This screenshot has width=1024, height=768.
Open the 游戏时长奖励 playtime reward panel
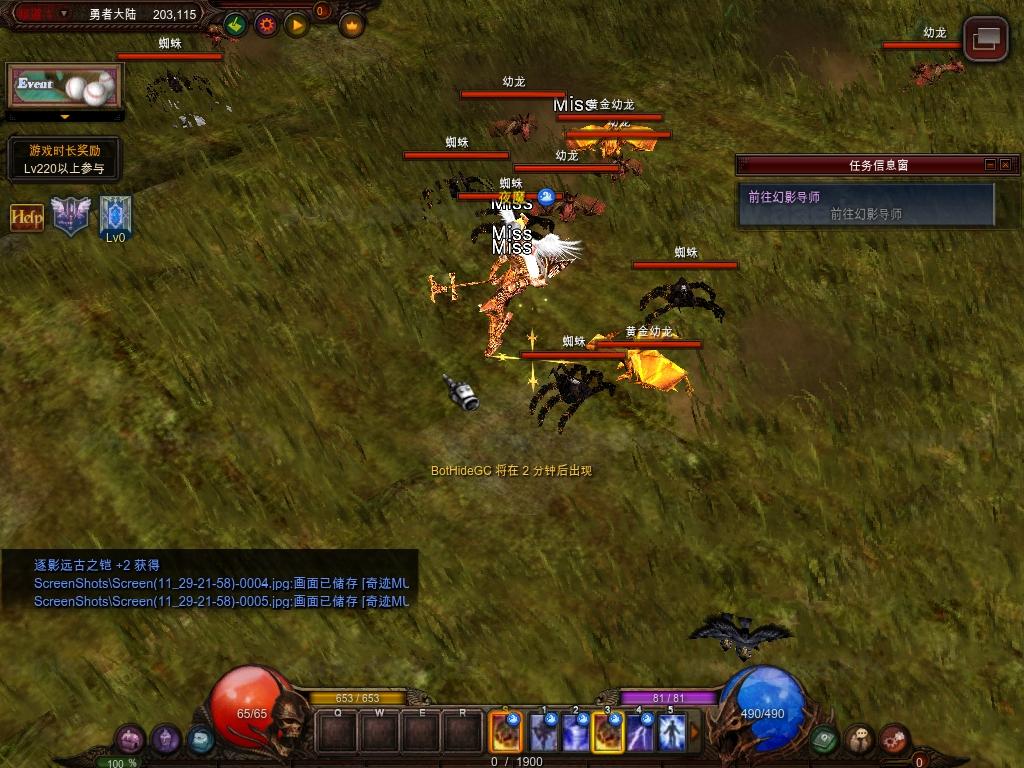click(64, 159)
